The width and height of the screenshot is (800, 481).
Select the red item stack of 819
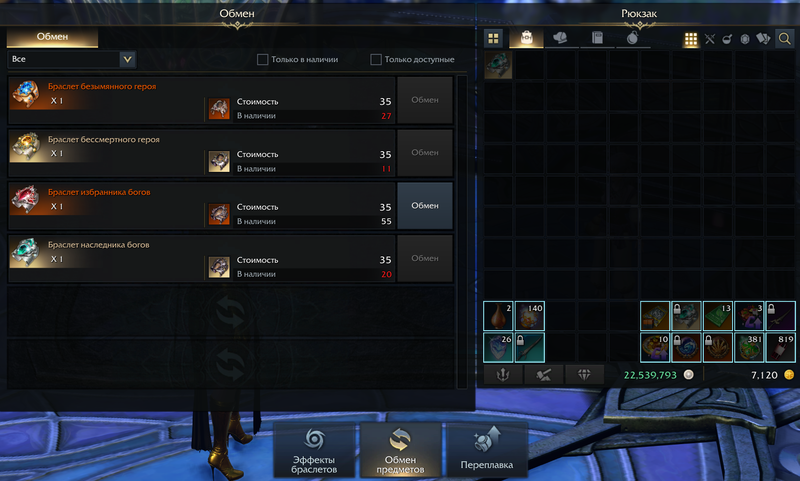780,347
